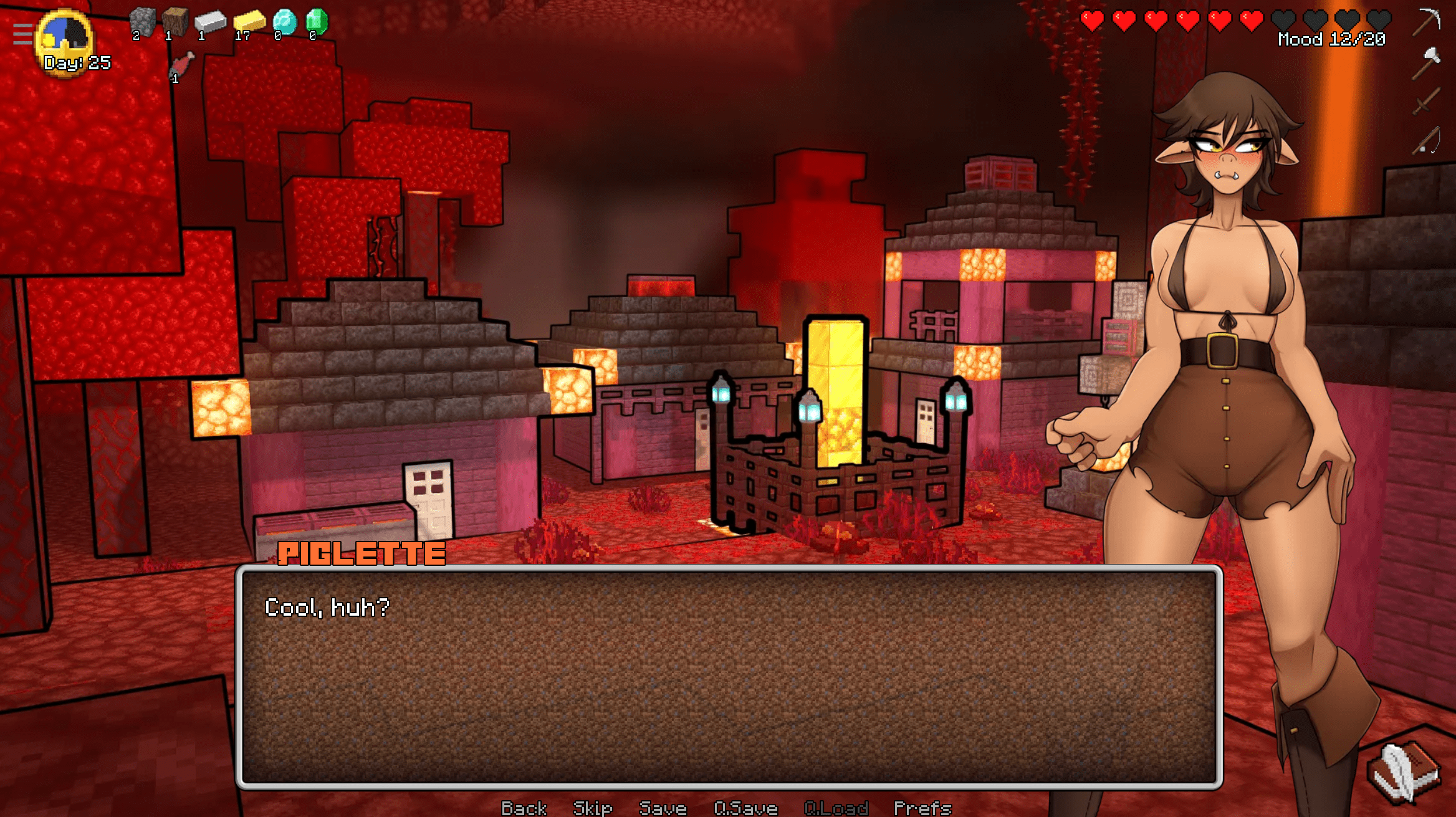1456x817 pixels.
Task: Choose the fishing rod icon
Action: (1426, 141)
